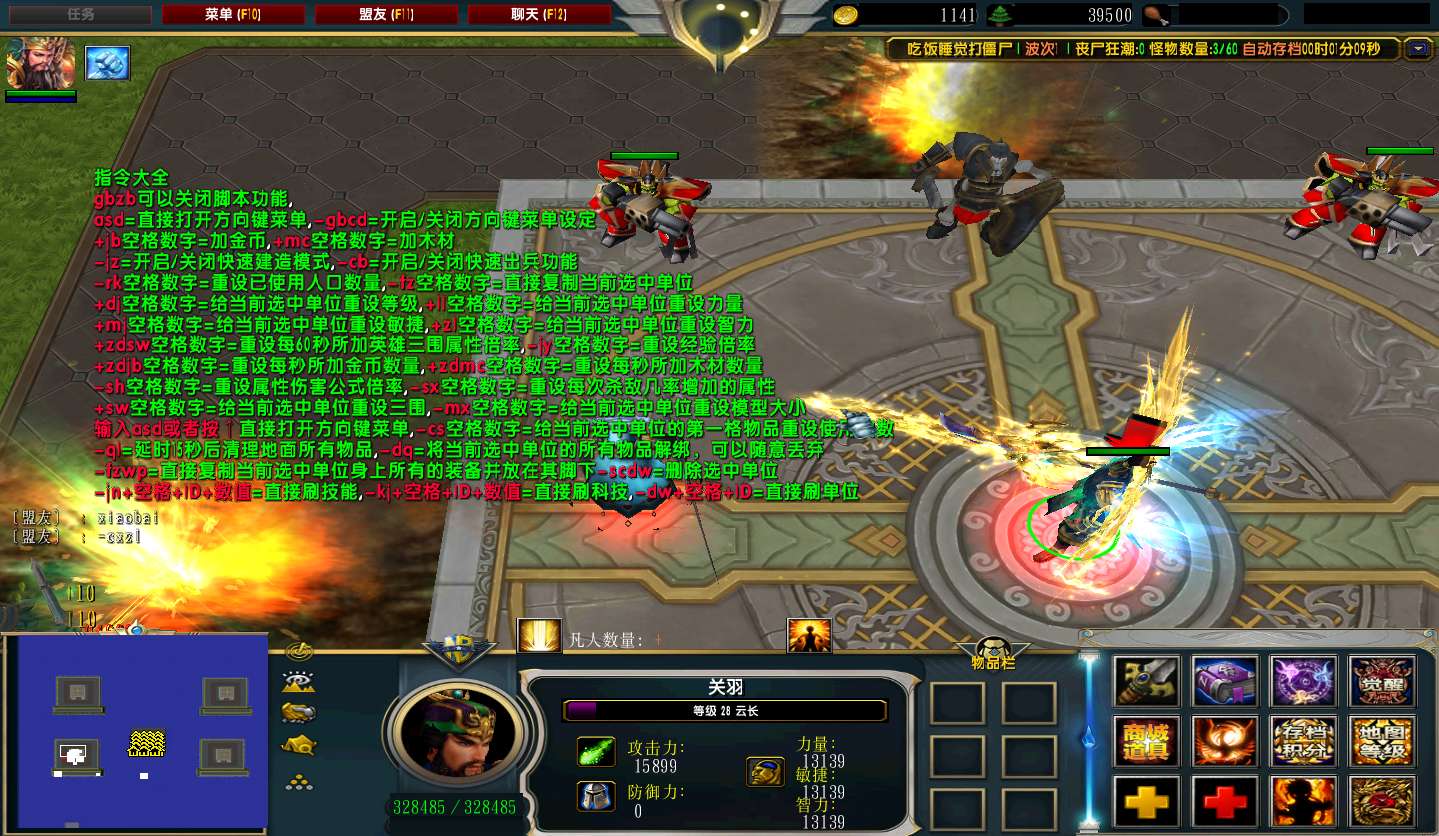1439x836 pixels.
Task: Open the 菜单 (F10) menu
Action: point(233,15)
